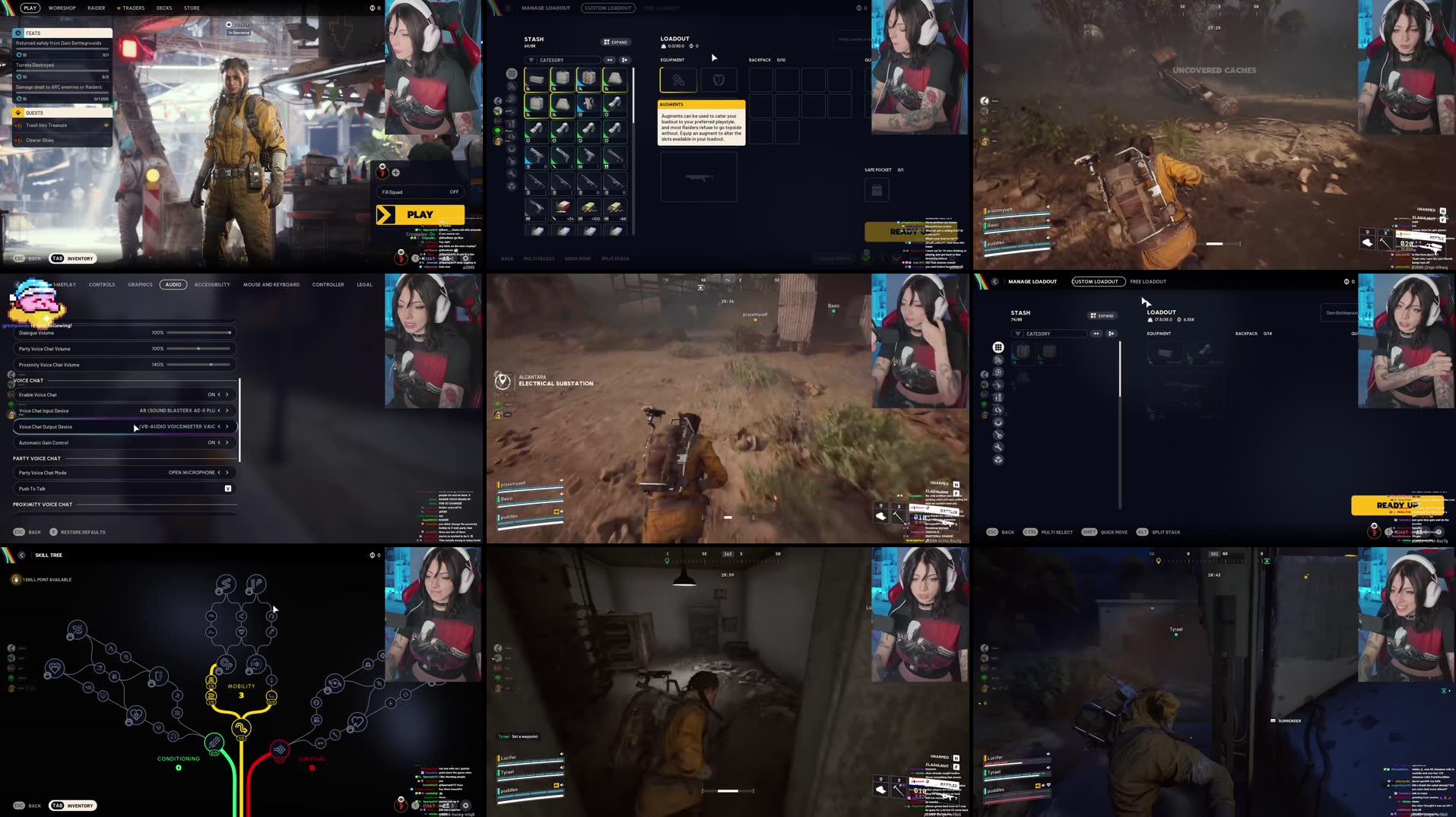Click the yellow PLAY button
Image resolution: width=1456 pixels, height=817 pixels.
(x=419, y=214)
